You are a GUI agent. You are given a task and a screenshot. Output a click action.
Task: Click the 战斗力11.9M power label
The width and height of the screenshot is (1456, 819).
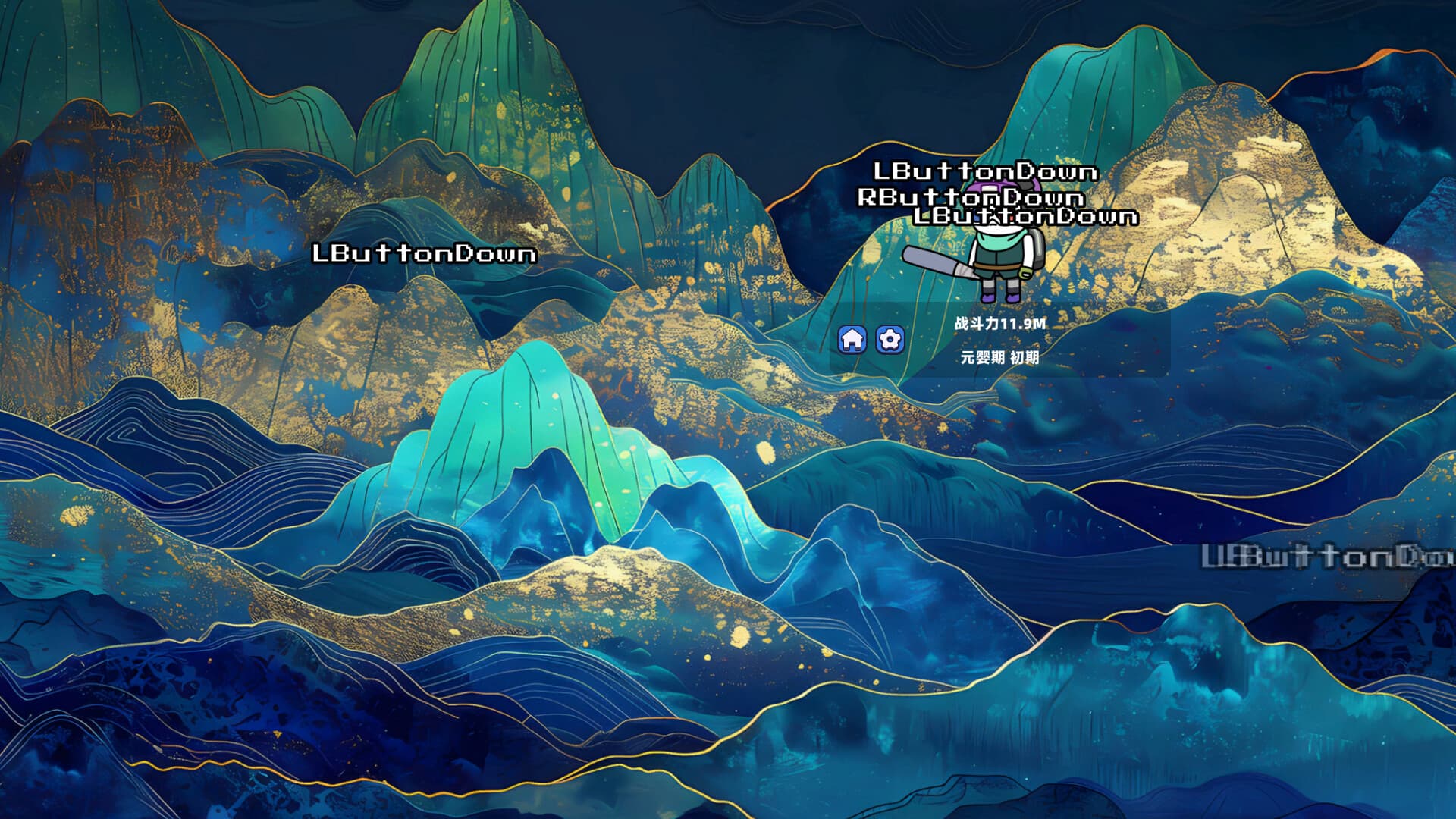1000,323
